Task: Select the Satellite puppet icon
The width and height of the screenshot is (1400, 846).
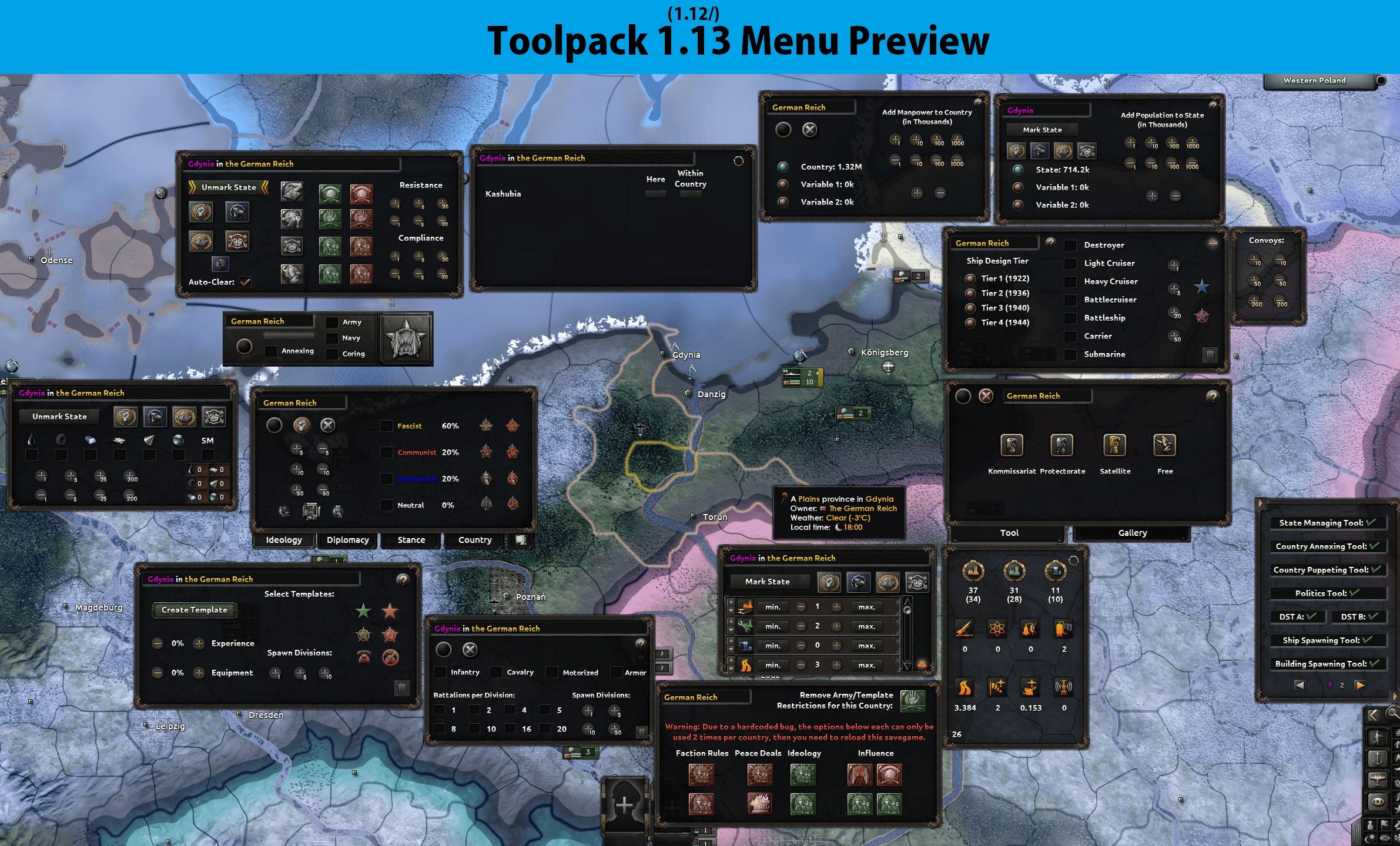Action: click(x=1115, y=446)
